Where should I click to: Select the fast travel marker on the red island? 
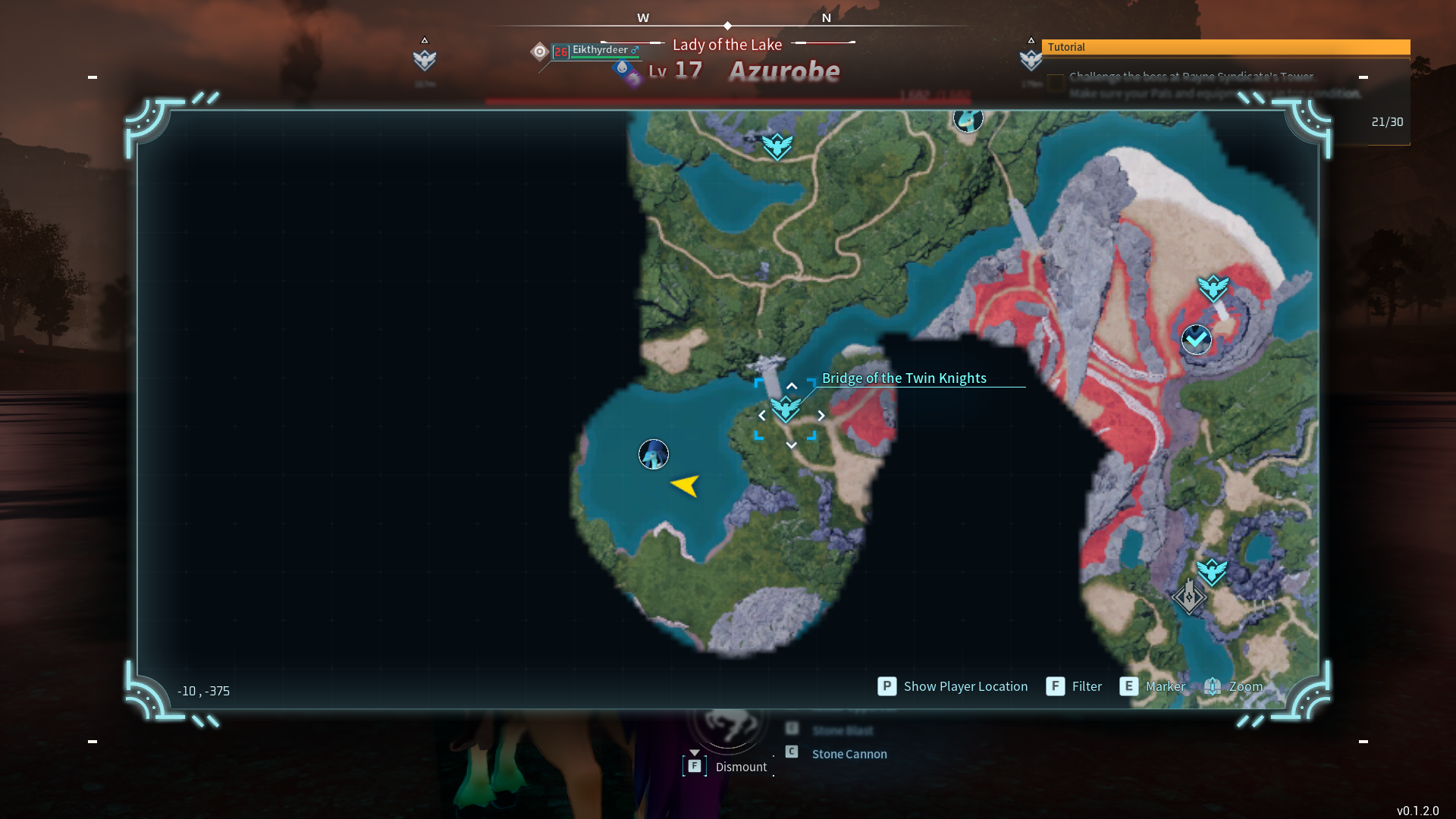[x=1213, y=288]
